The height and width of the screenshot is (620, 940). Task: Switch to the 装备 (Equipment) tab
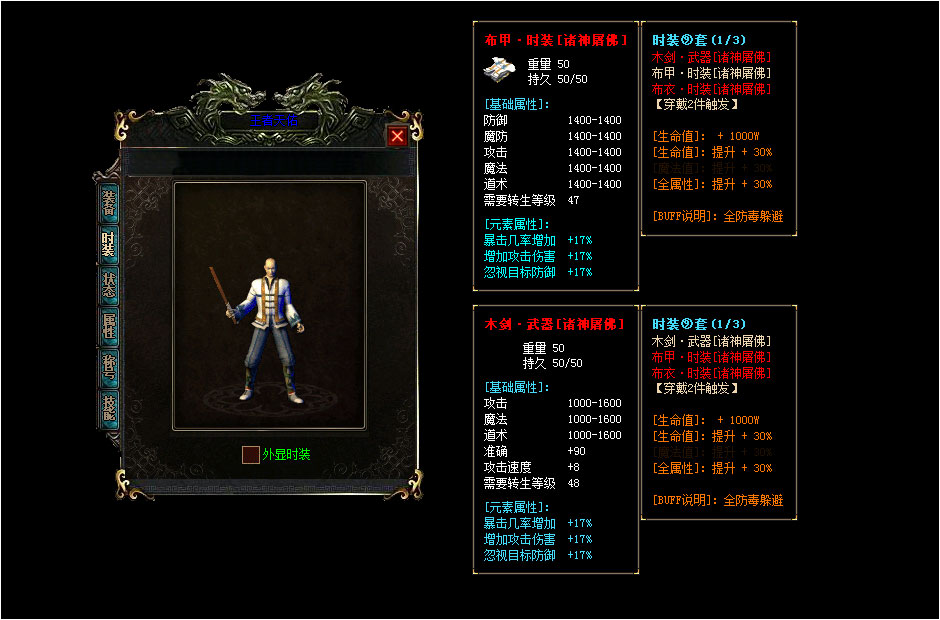[x=108, y=202]
